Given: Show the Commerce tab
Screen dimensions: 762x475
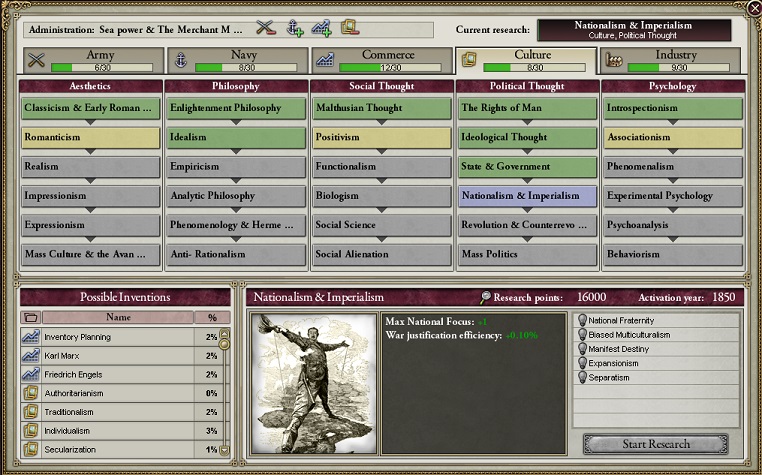Looking at the screenshot, I should [380, 61].
